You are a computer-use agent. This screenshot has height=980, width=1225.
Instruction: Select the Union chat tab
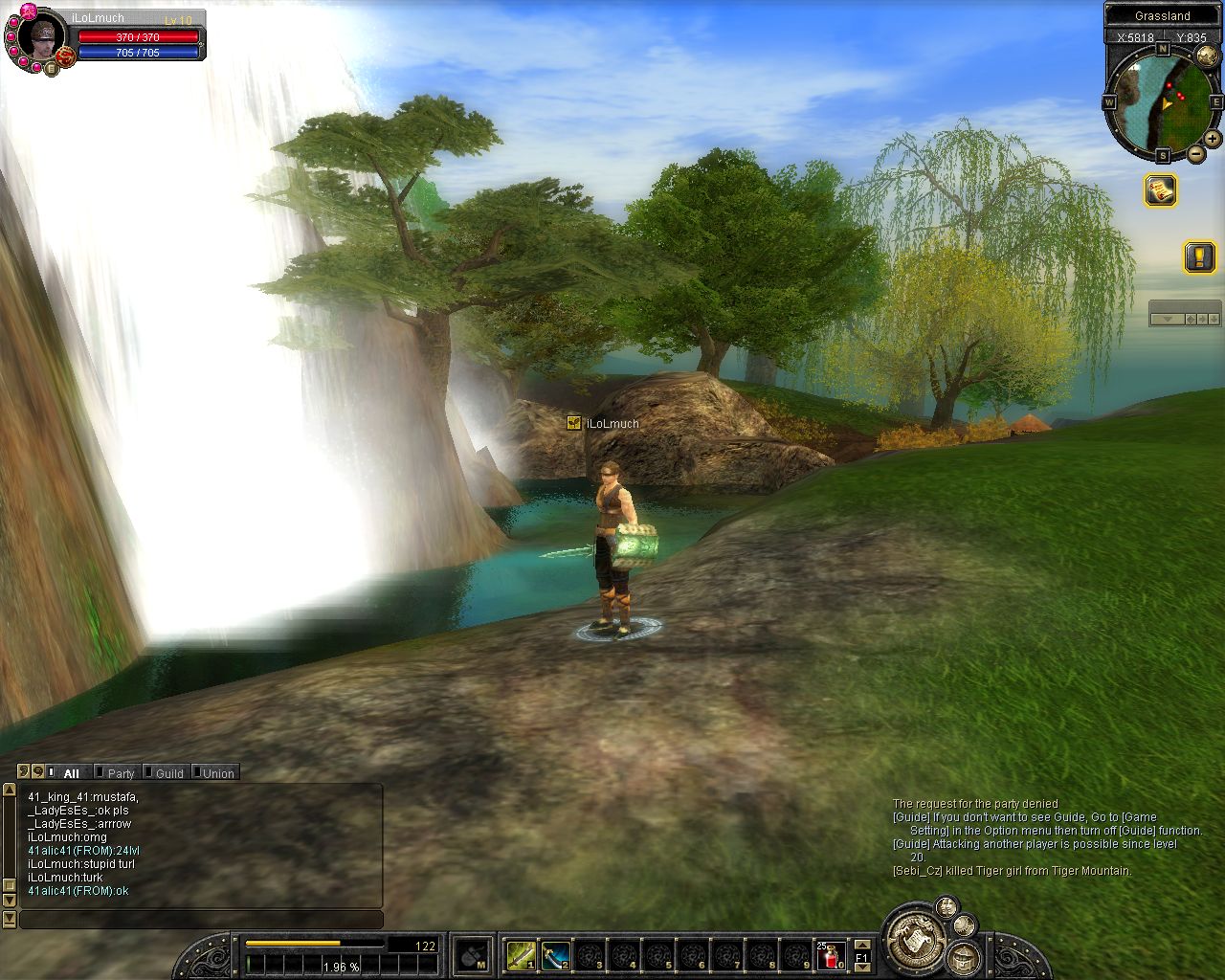(x=217, y=773)
